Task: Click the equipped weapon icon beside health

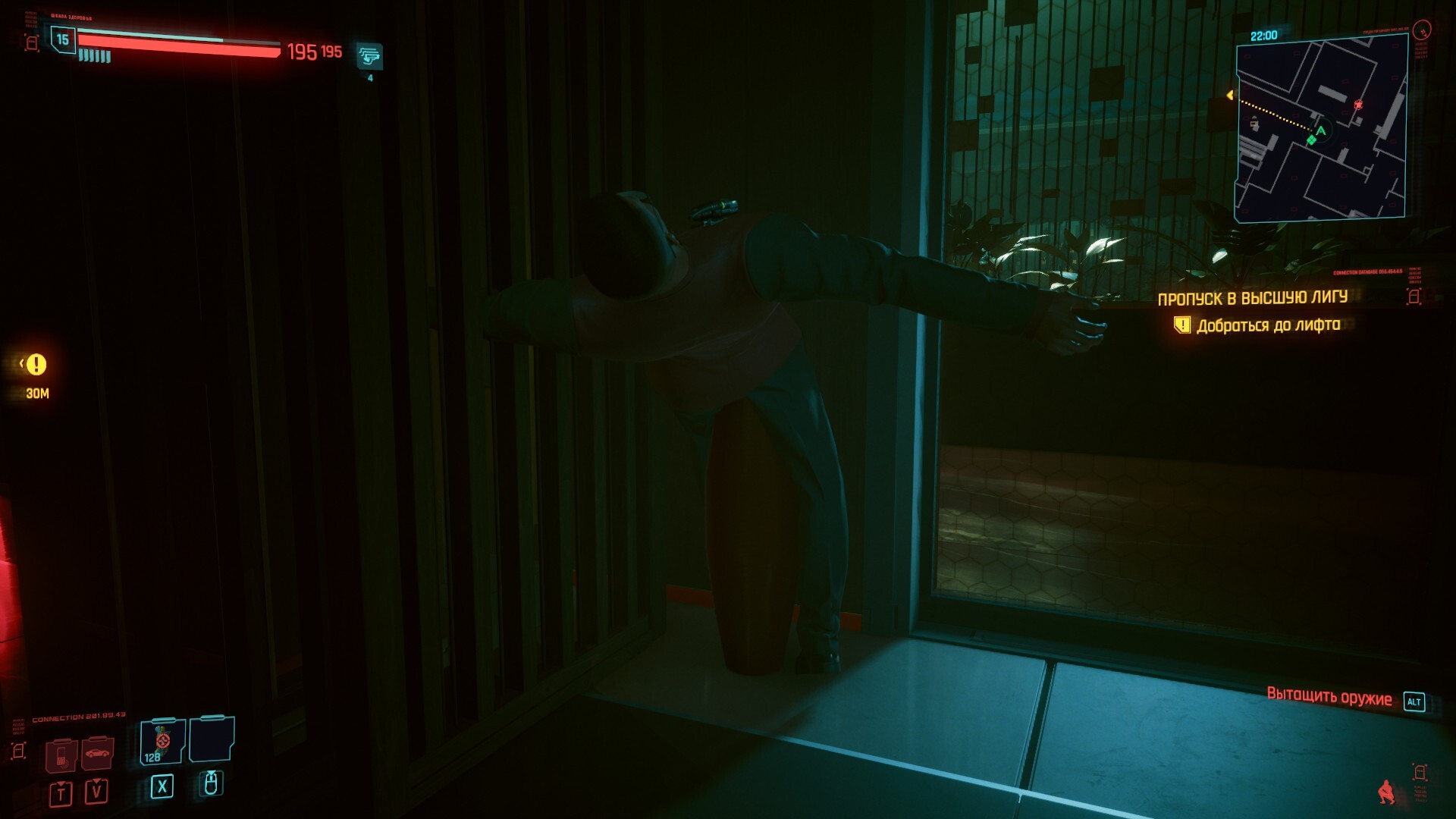Action: tap(369, 56)
